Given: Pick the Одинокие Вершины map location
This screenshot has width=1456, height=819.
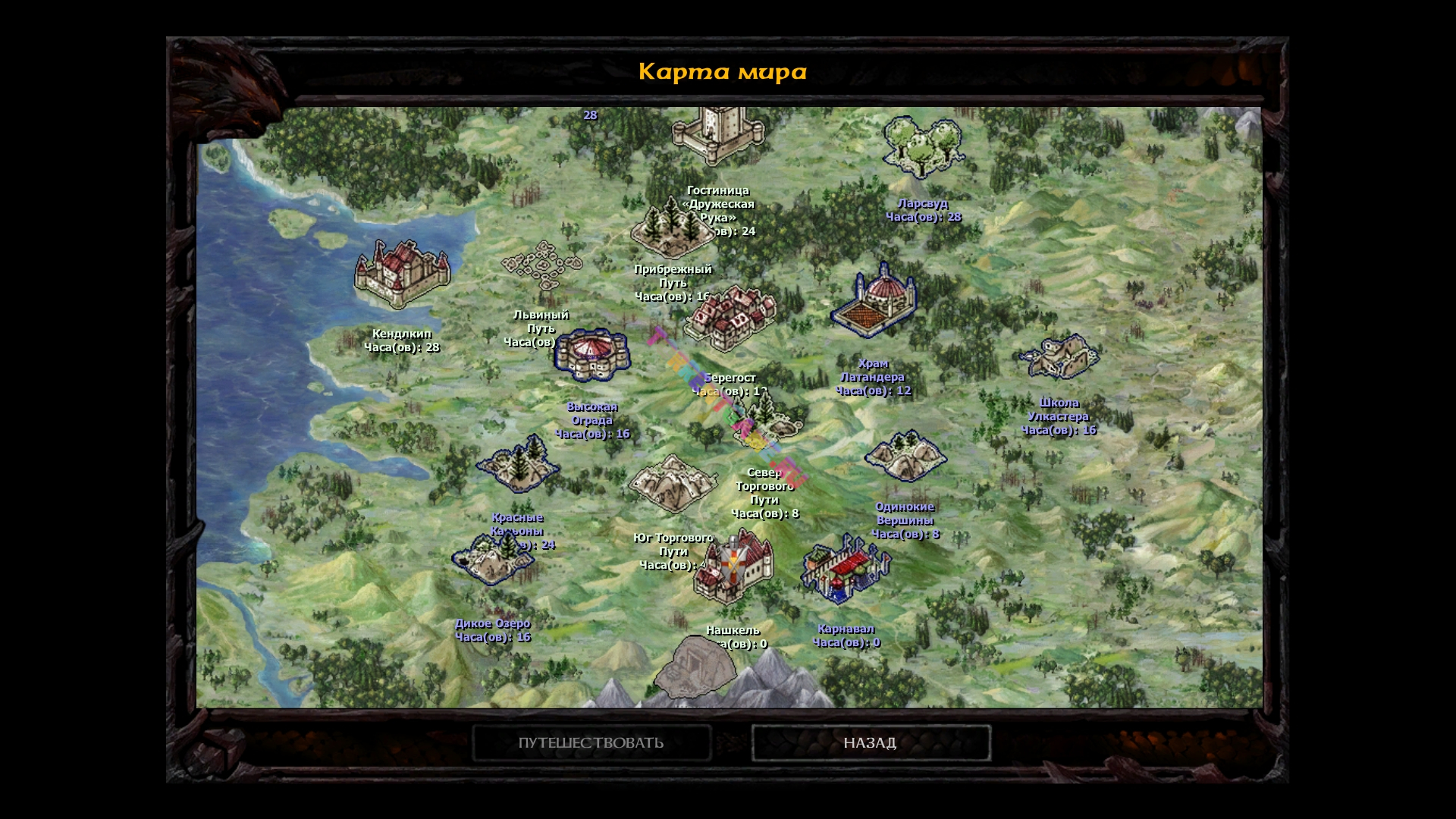Looking at the screenshot, I should 905,456.
